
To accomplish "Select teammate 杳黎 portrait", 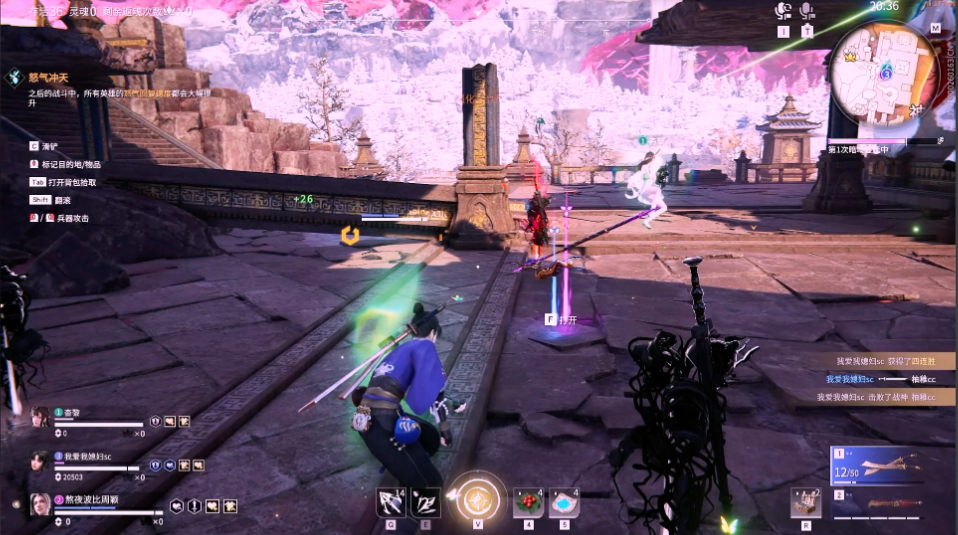I will pyautogui.click(x=40, y=417).
